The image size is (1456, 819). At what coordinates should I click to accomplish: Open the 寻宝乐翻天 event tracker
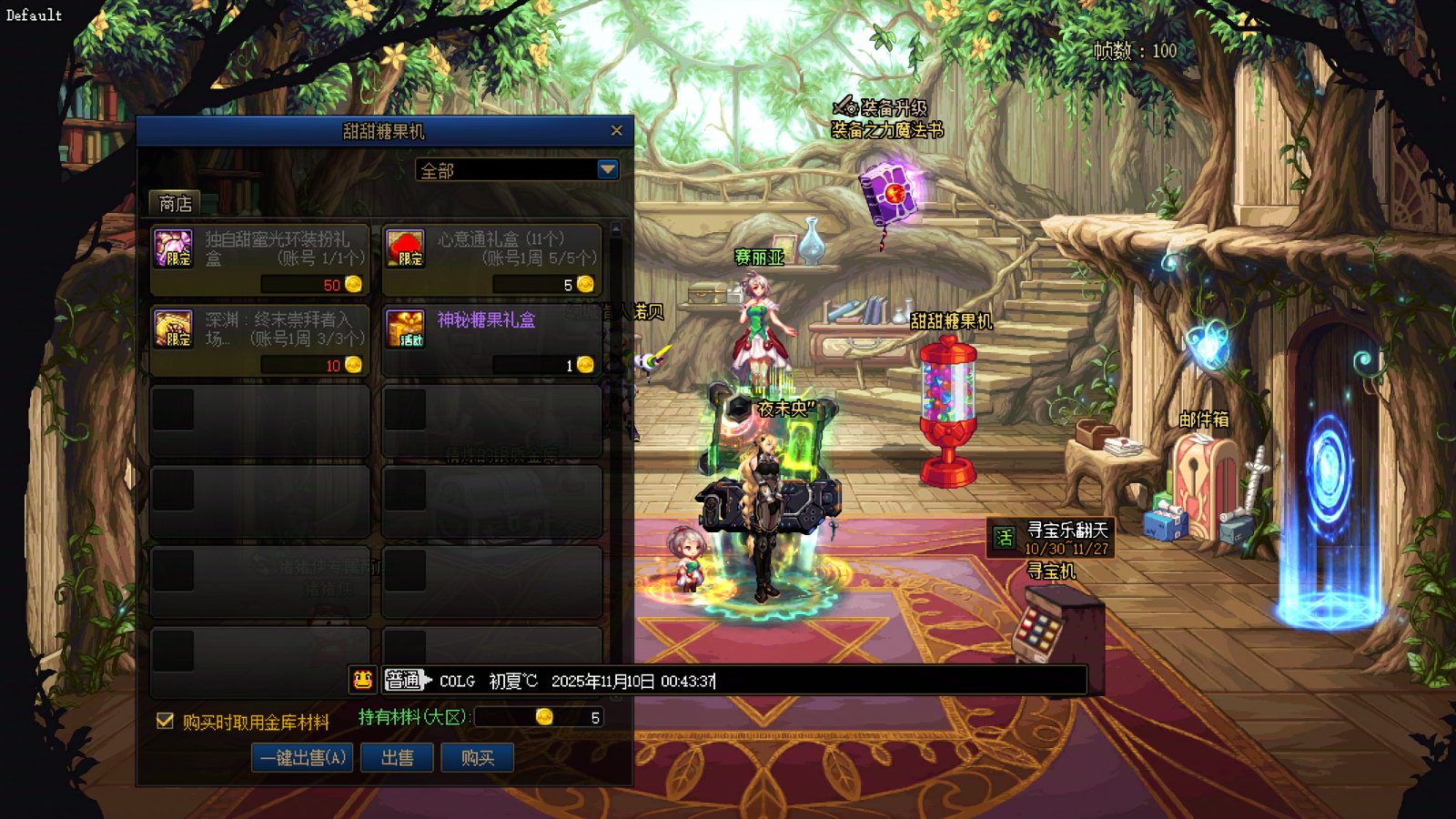coord(1052,538)
